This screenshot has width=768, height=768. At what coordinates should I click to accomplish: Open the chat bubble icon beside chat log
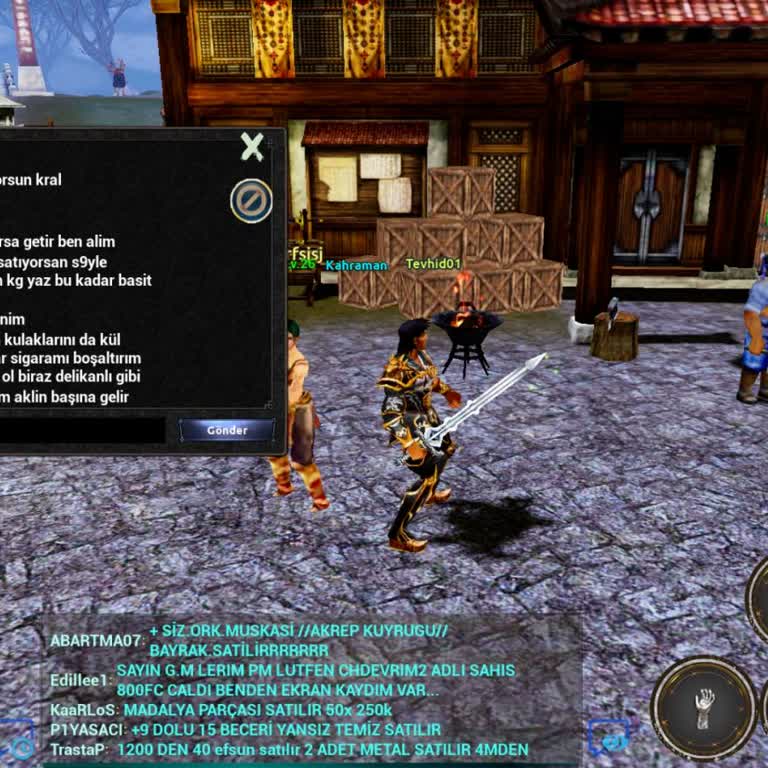(609, 736)
